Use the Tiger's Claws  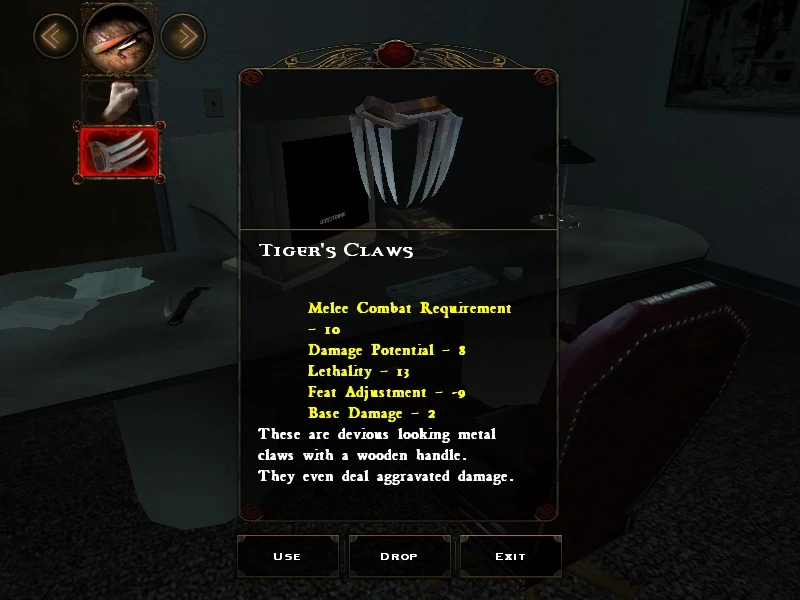pos(287,556)
